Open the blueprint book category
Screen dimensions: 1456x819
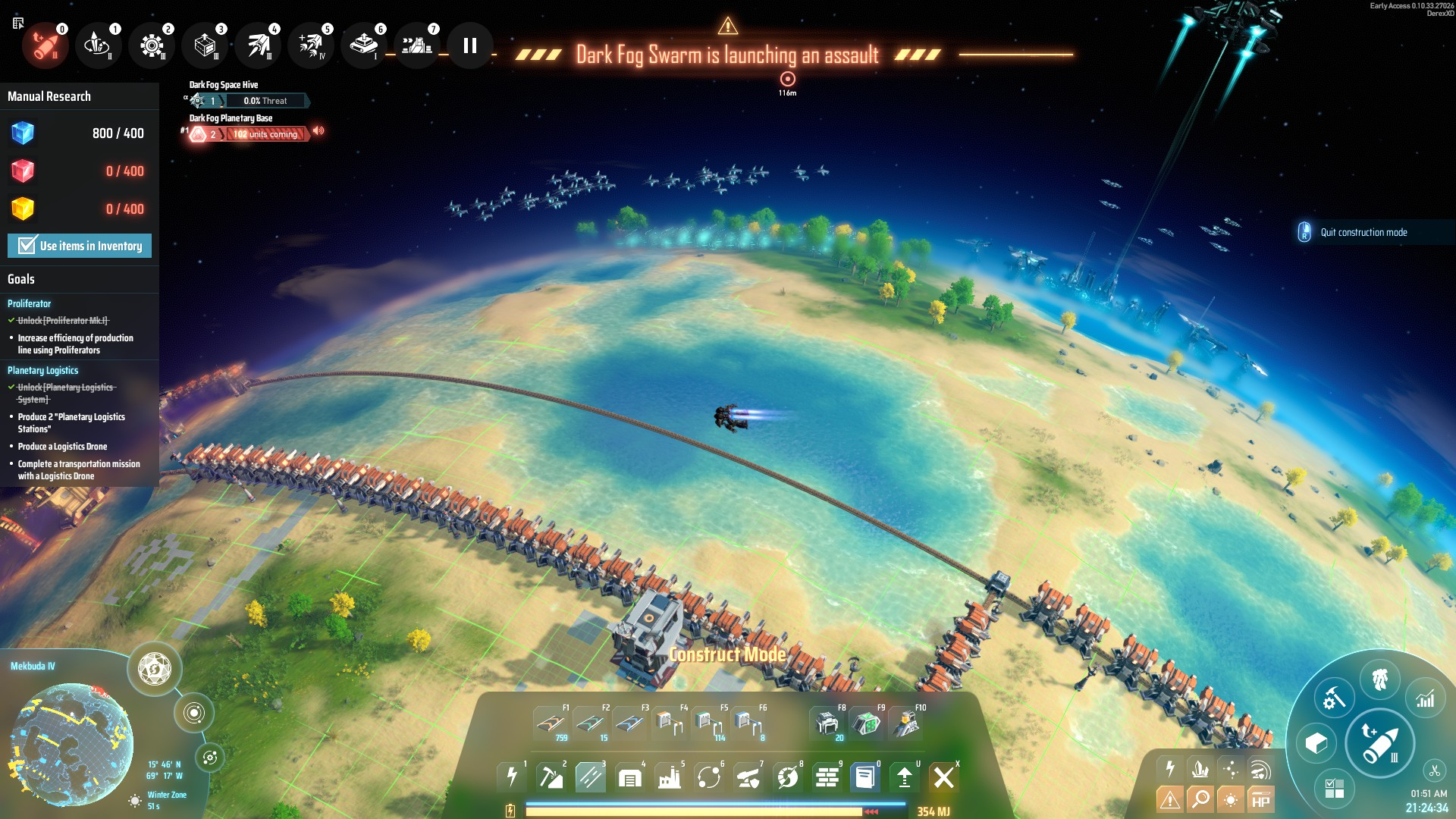tap(864, 777)
